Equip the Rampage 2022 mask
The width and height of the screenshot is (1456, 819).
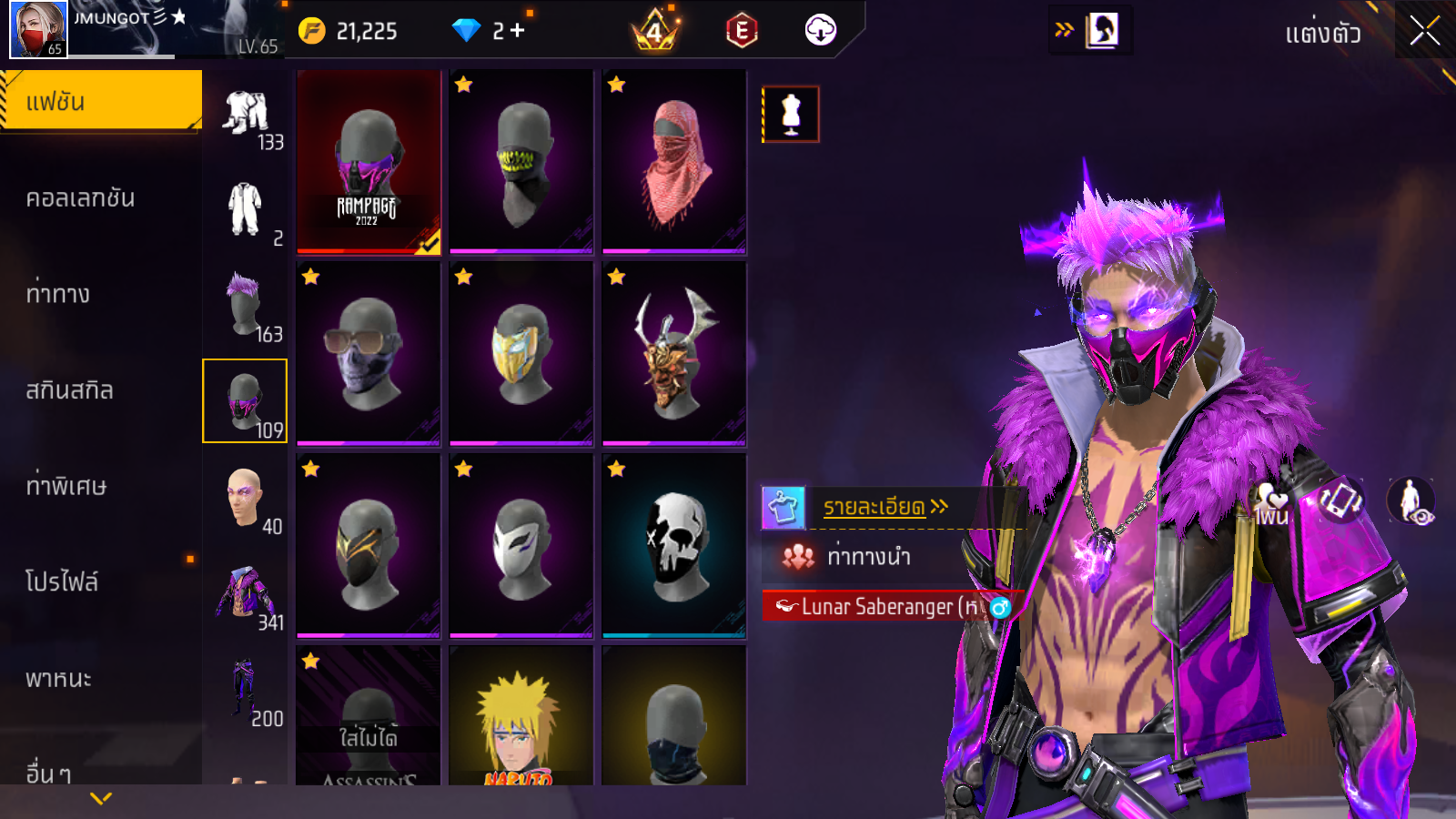click(369, 162)
